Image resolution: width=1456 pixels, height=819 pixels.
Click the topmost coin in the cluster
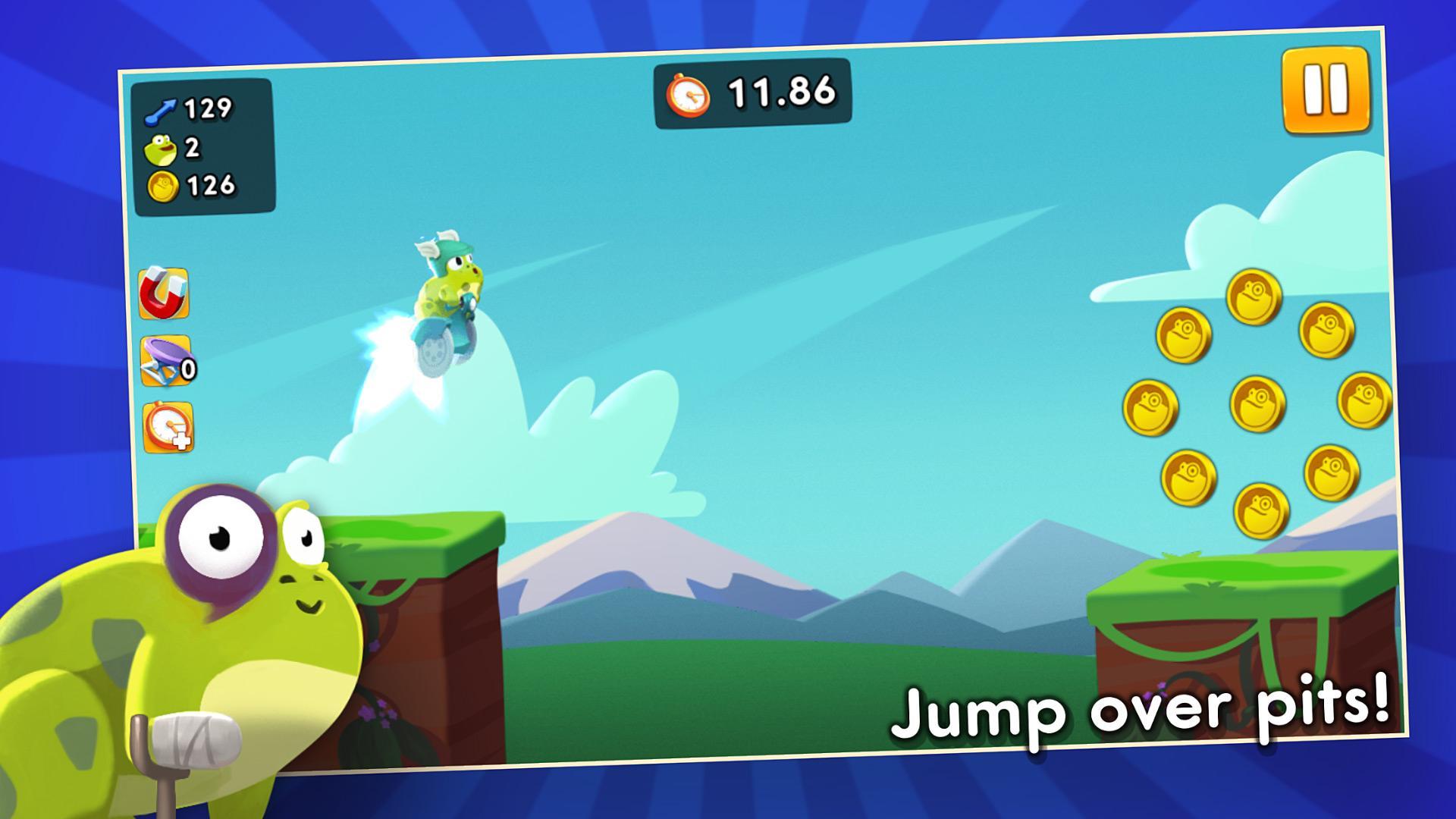point(1255,296)
